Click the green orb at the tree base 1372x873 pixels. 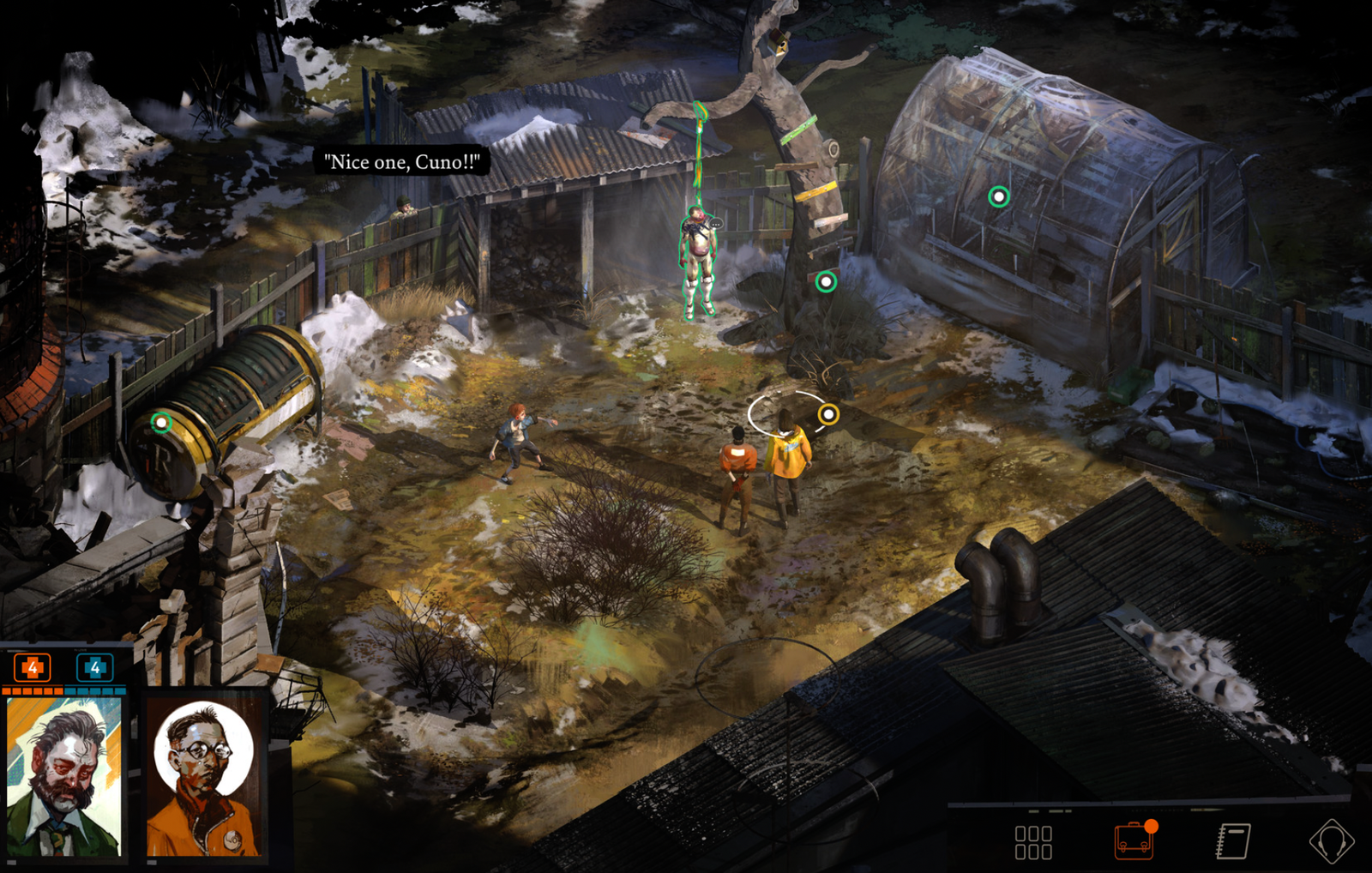(x=826, y=281)
